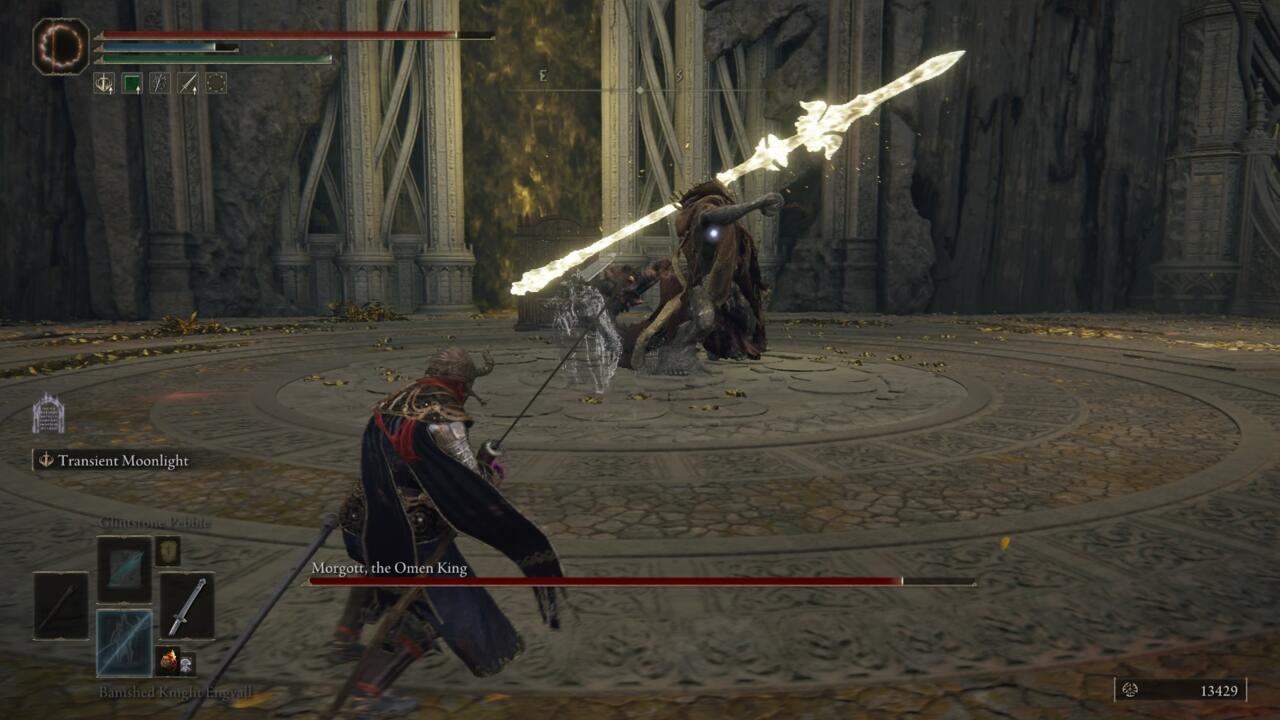Click the dotted-circle status icon in the row
The height and width of the screenshot is (720, 1280).
(x=215, y=83)
